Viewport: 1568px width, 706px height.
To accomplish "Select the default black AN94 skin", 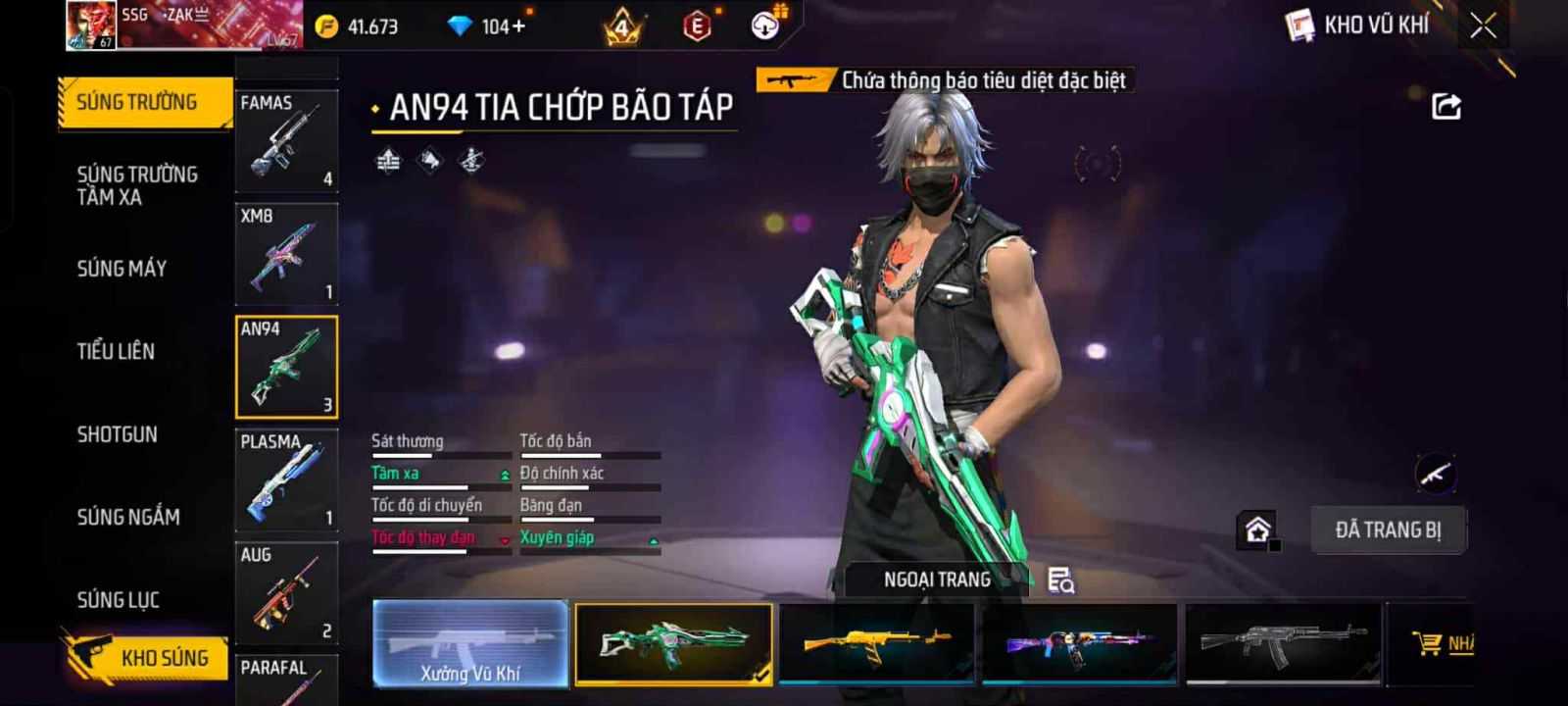I will click(1283, 643).
